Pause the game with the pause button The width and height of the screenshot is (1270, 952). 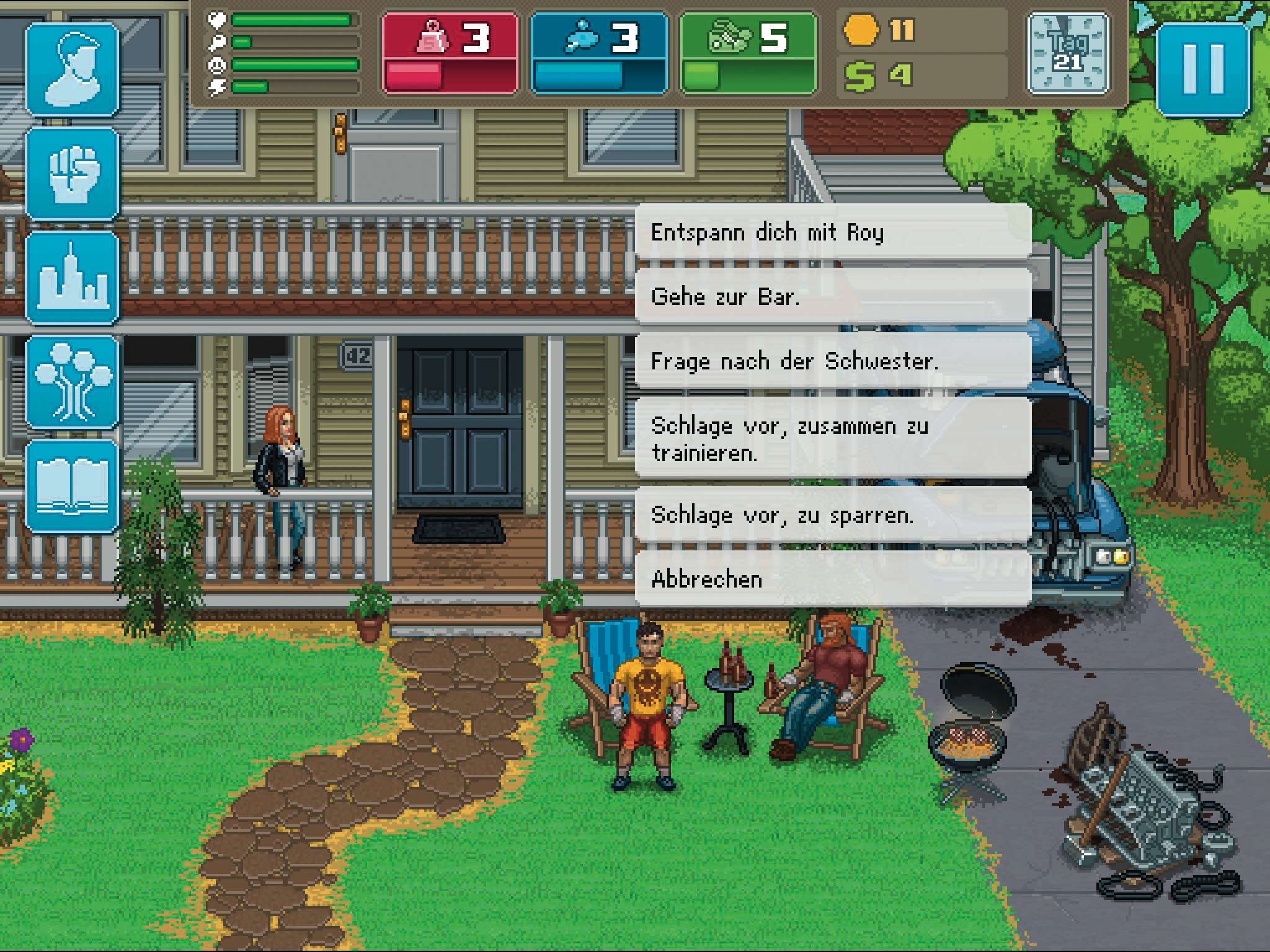(x=1202, y=69)
